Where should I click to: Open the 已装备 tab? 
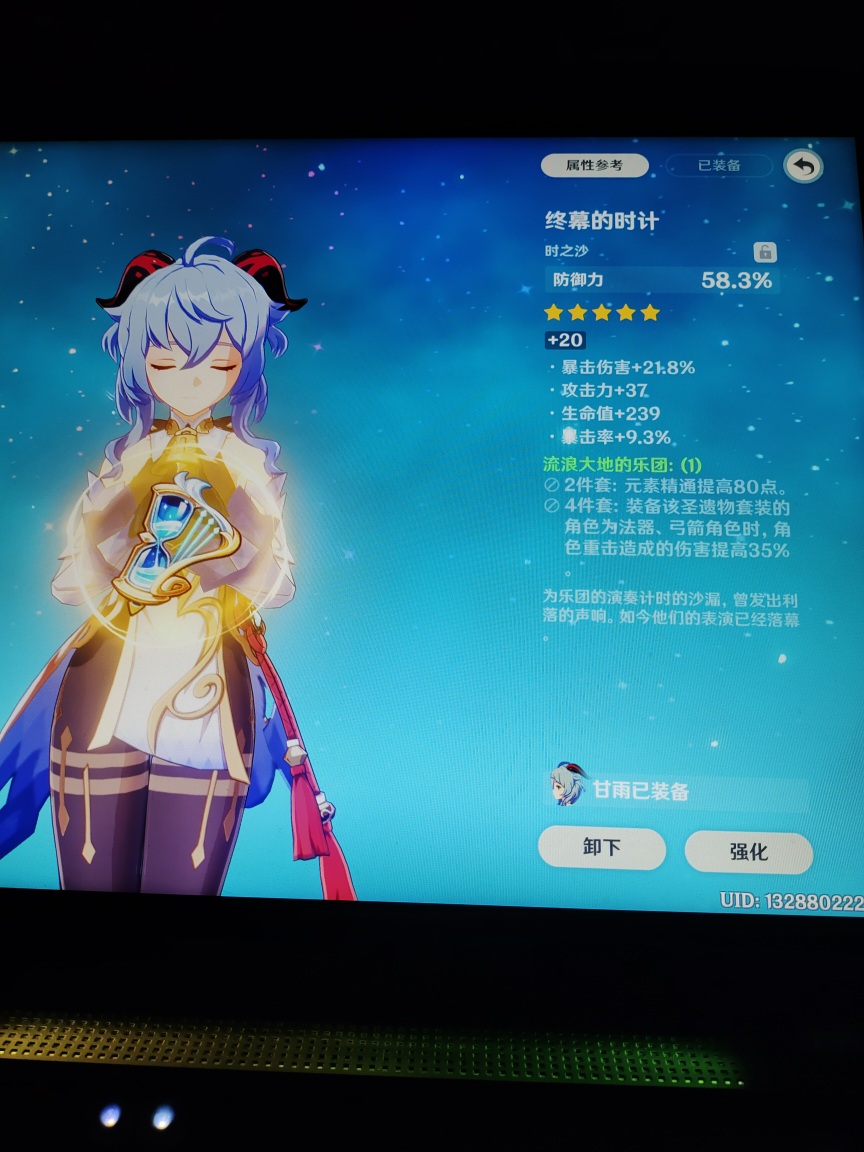click(x=719, y=166)
